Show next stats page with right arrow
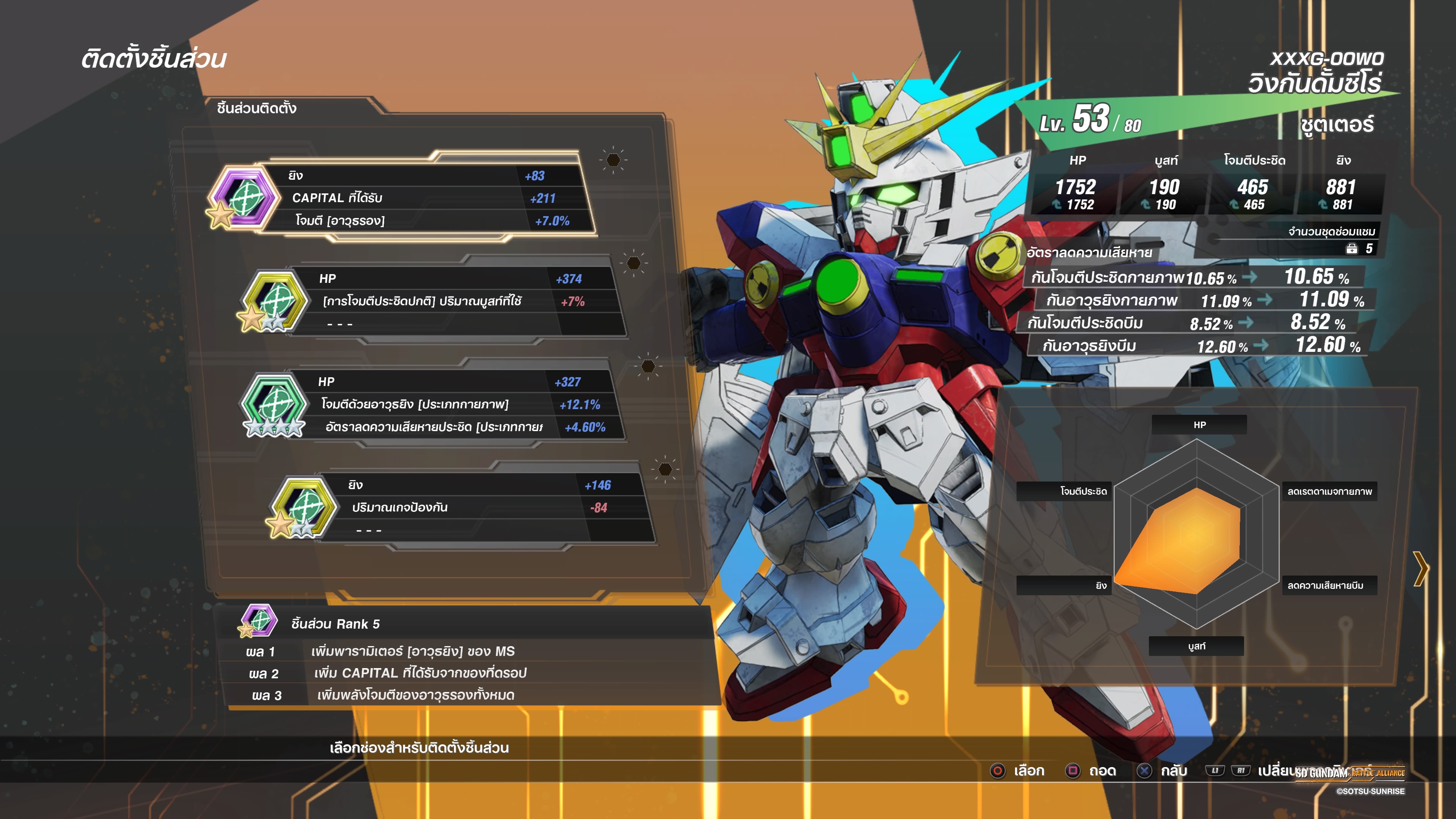1456x819 pixels. 1420,569
